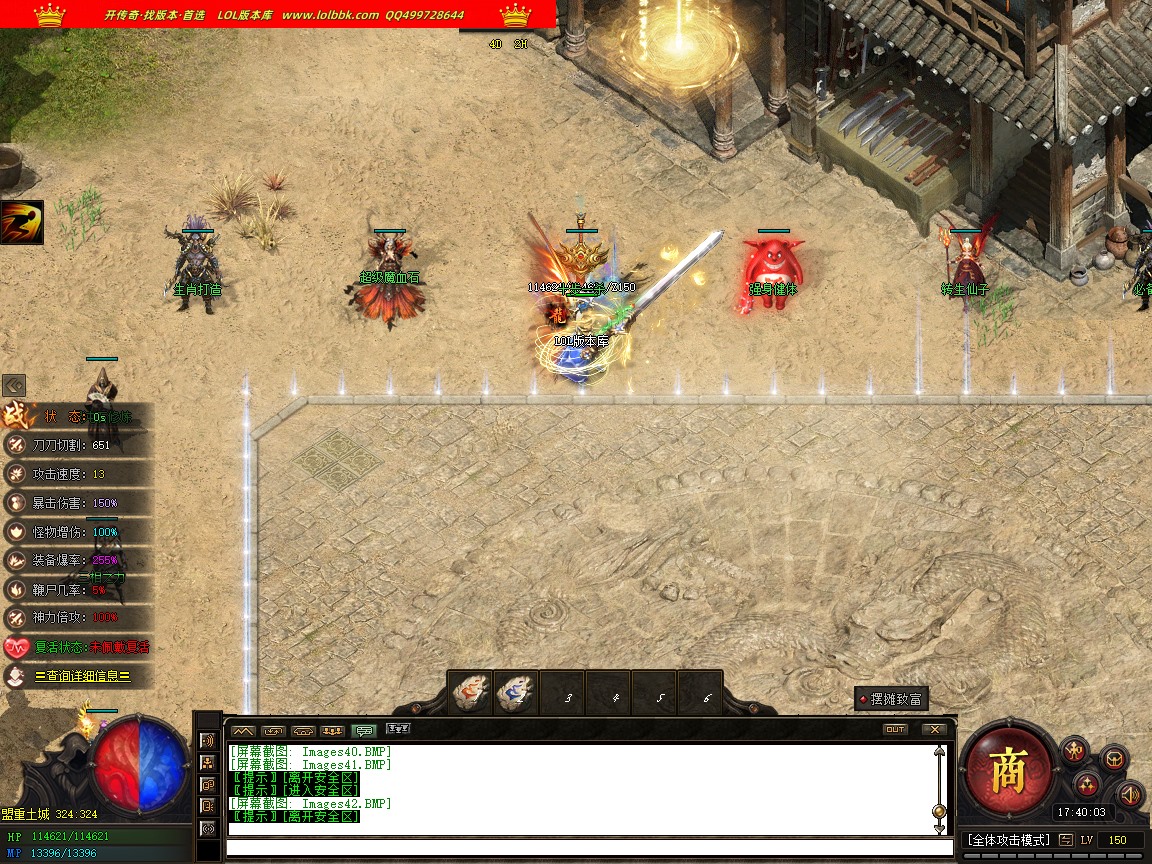Select the speech bubble chat tab
Image resolution: width=1152 pixels, height=864 pixels.
click(x=364, y=730)
